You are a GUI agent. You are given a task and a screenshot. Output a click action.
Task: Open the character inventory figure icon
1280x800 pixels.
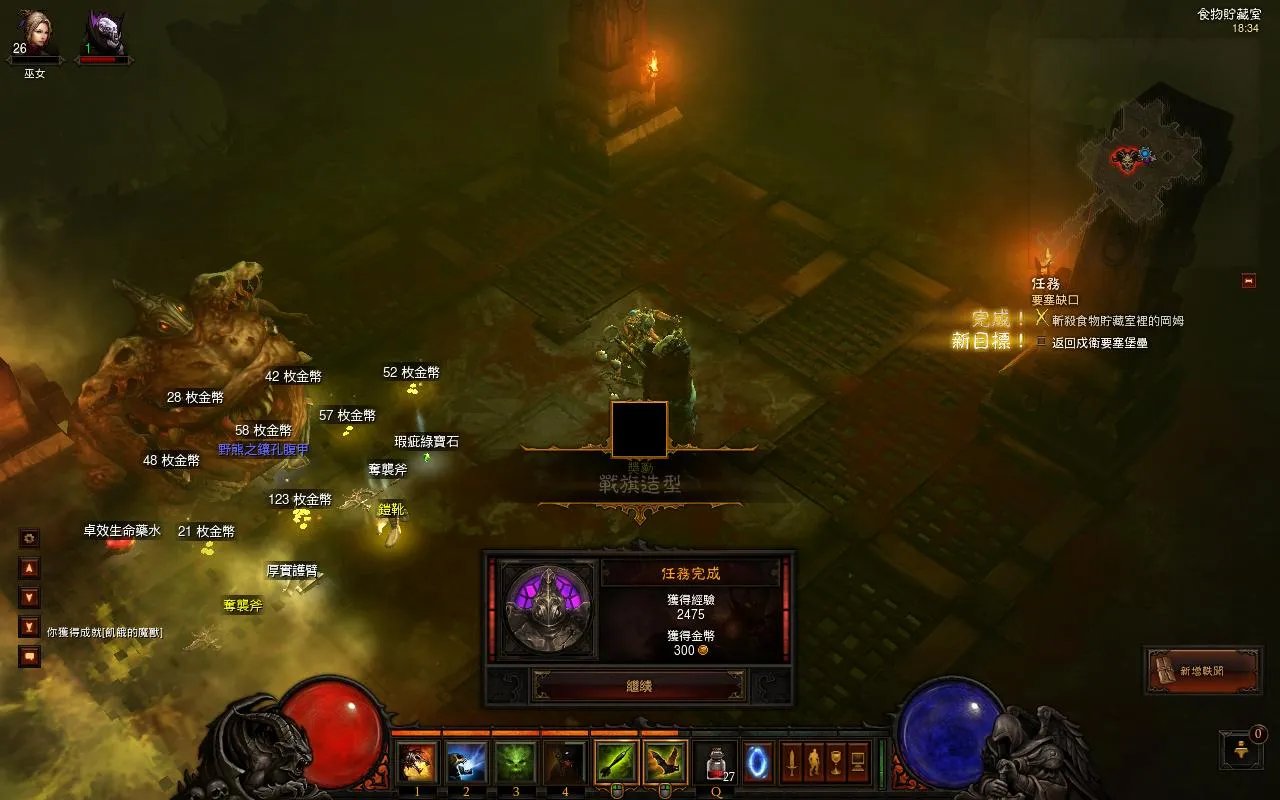813,763
